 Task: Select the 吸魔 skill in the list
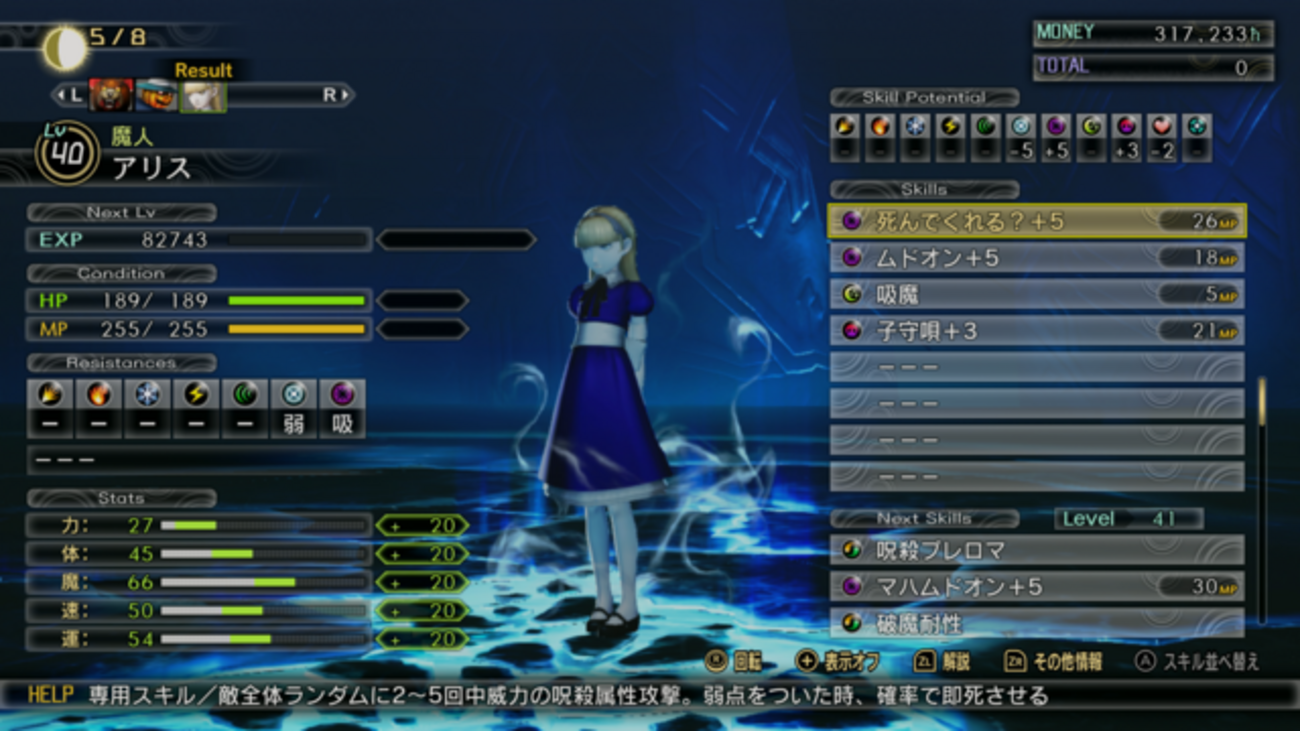click(x=1036, y=295)
